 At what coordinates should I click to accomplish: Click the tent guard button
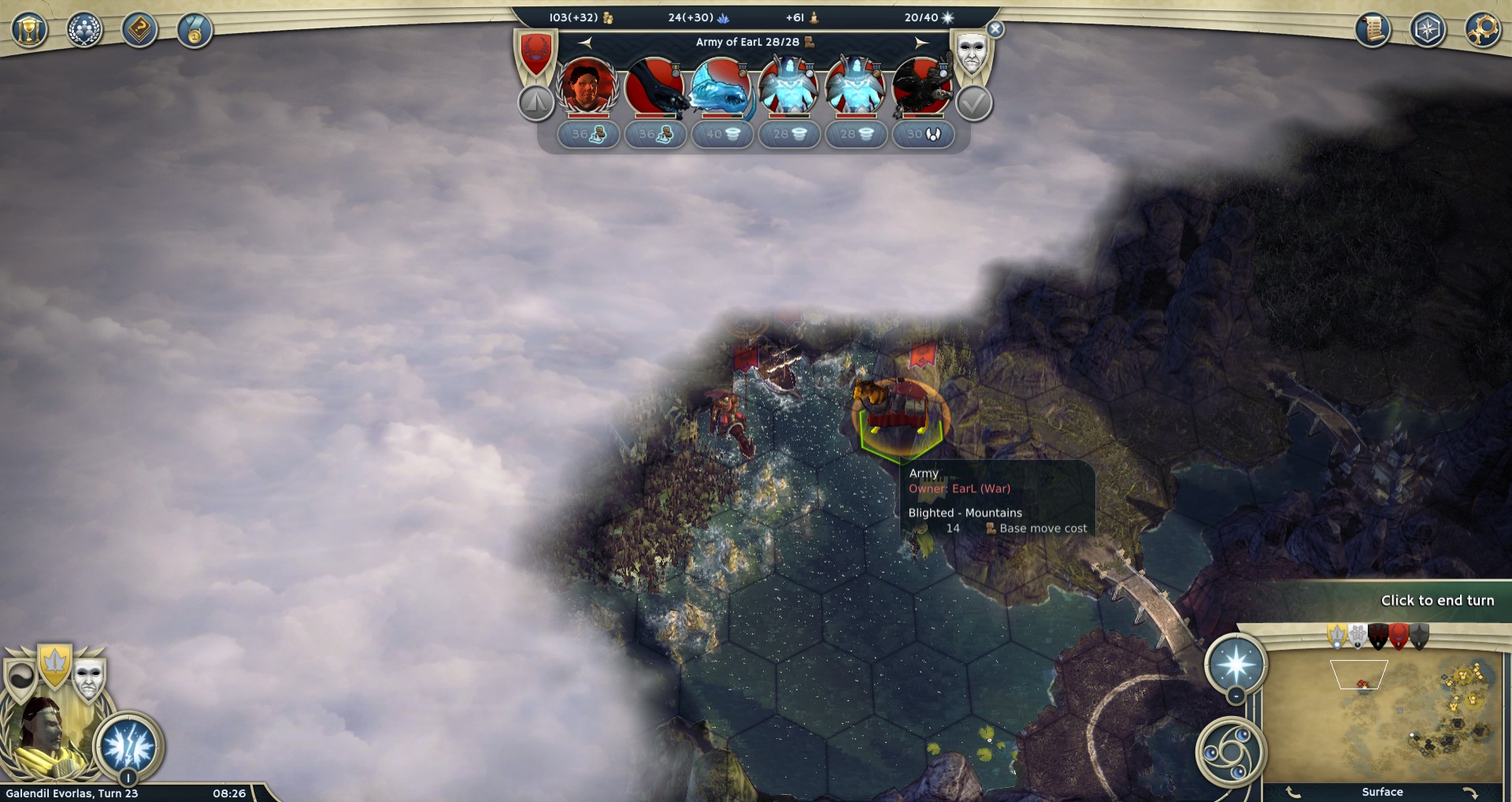(536, 103)
